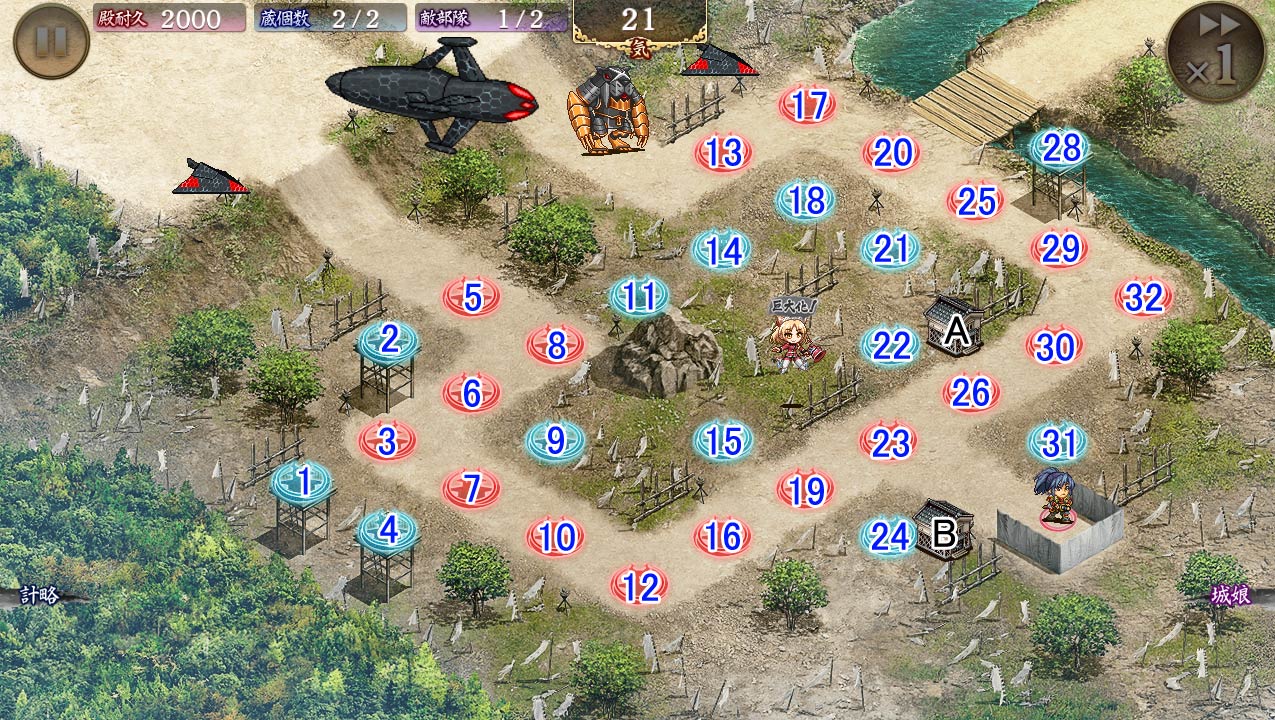
Task: Toggle the ×1 game speed button
Action: tap(1214, 53)
